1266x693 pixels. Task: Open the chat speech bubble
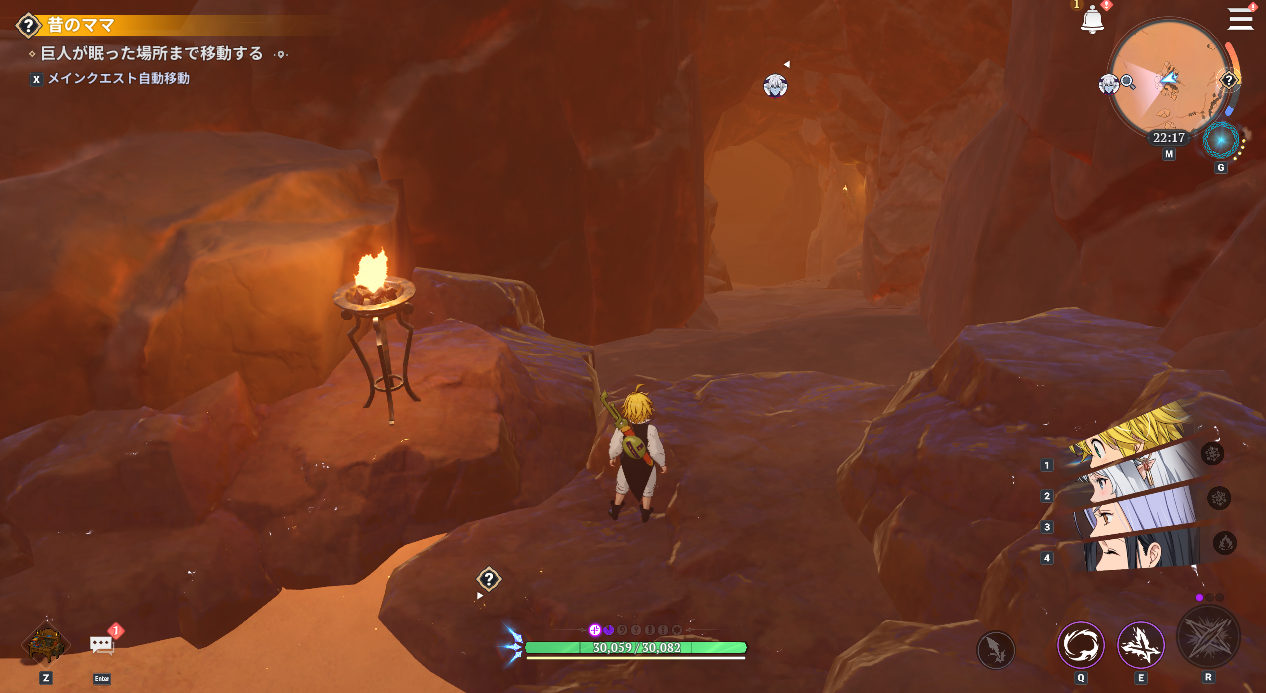pos(102,645)
